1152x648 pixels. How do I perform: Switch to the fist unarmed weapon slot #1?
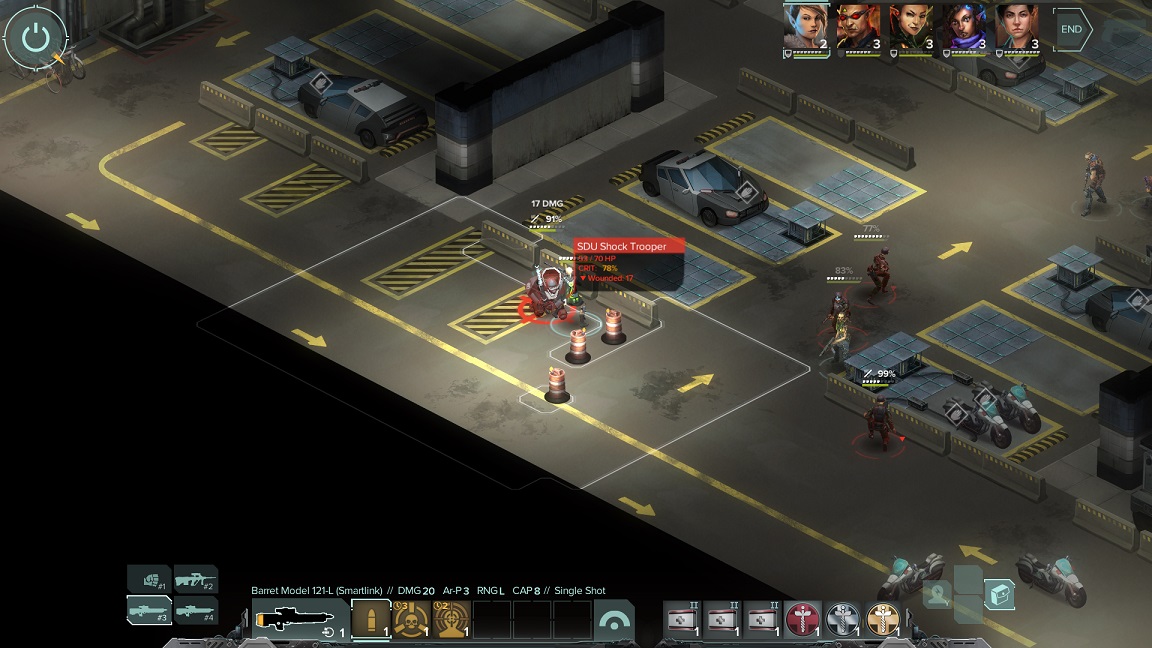[x=148, y=579]
